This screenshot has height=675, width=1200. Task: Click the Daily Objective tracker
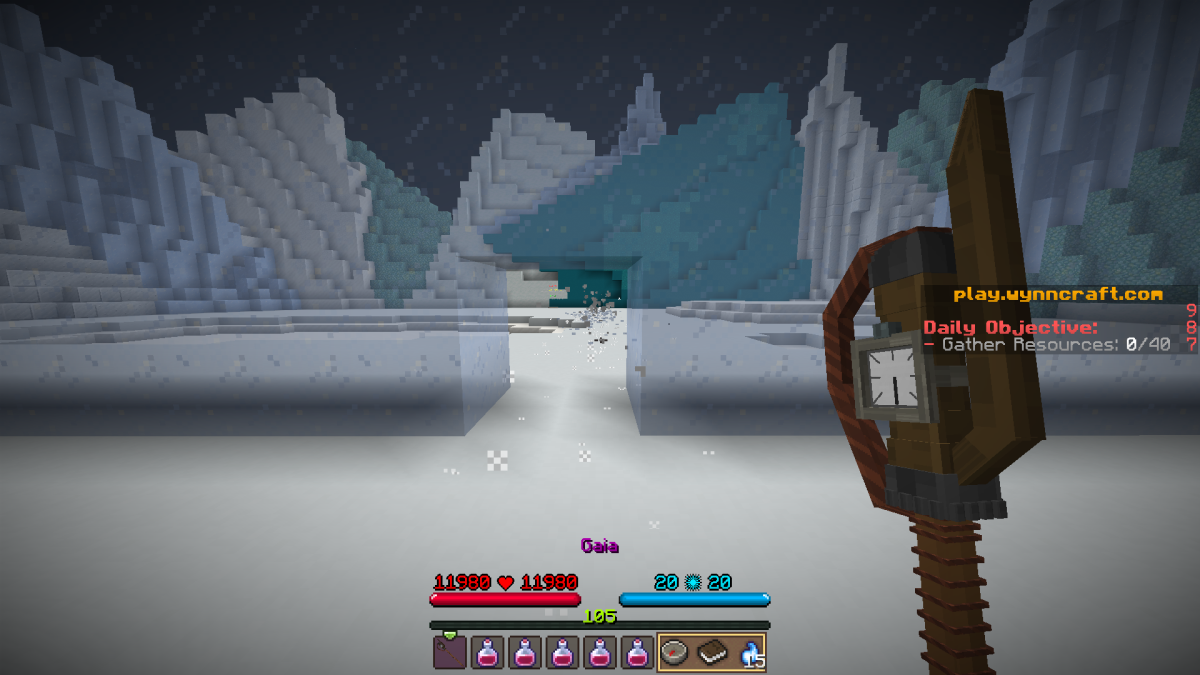[x=1010, y=327]
